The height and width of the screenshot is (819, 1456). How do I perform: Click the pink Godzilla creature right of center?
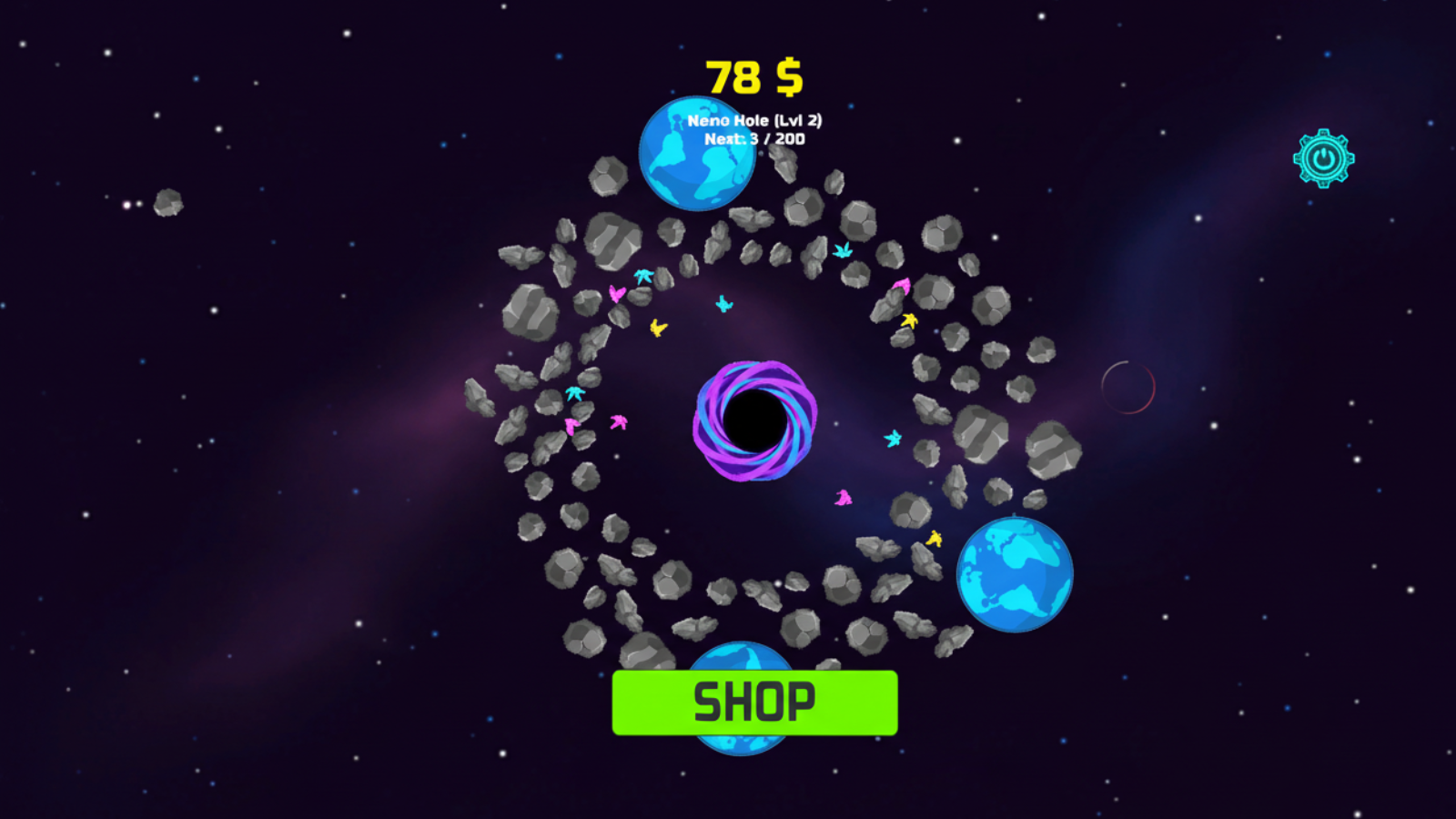pos(844,497)
